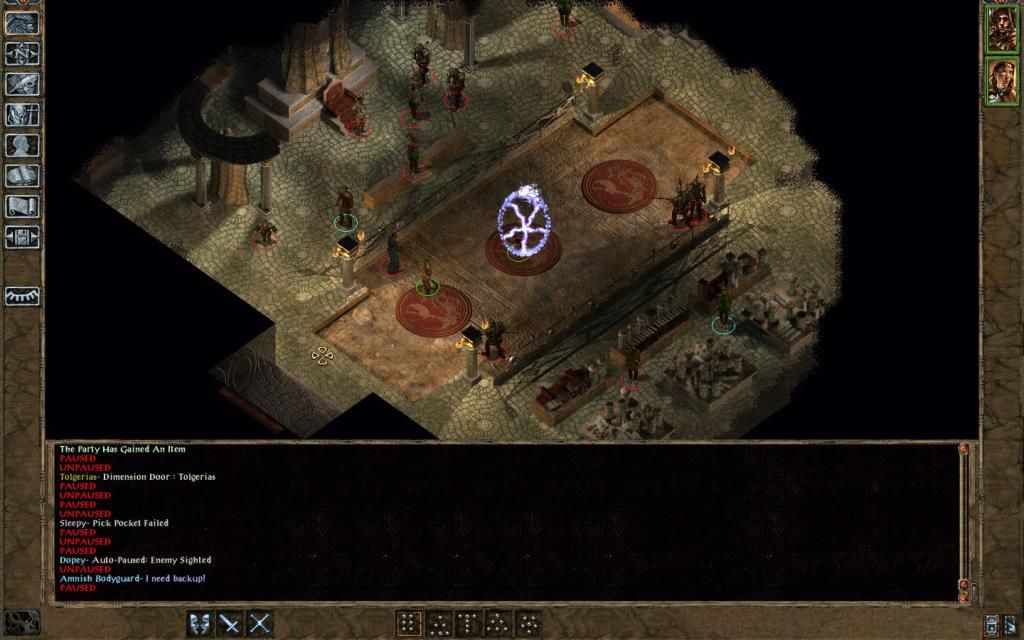Open the journal with the quill icon
Viewport: 1024px width, 640px height.
[22, 84]
